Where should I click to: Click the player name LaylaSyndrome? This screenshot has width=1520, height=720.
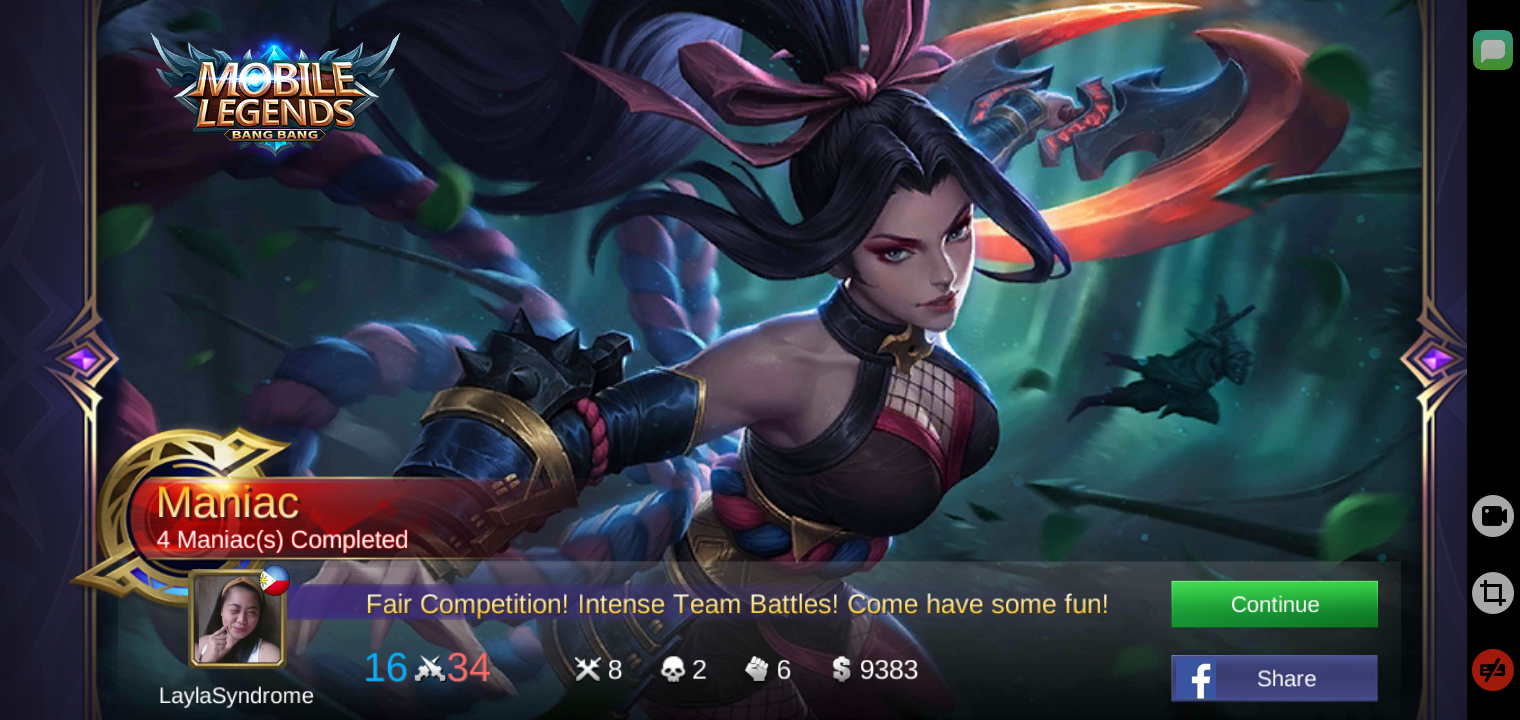[236, 696]
